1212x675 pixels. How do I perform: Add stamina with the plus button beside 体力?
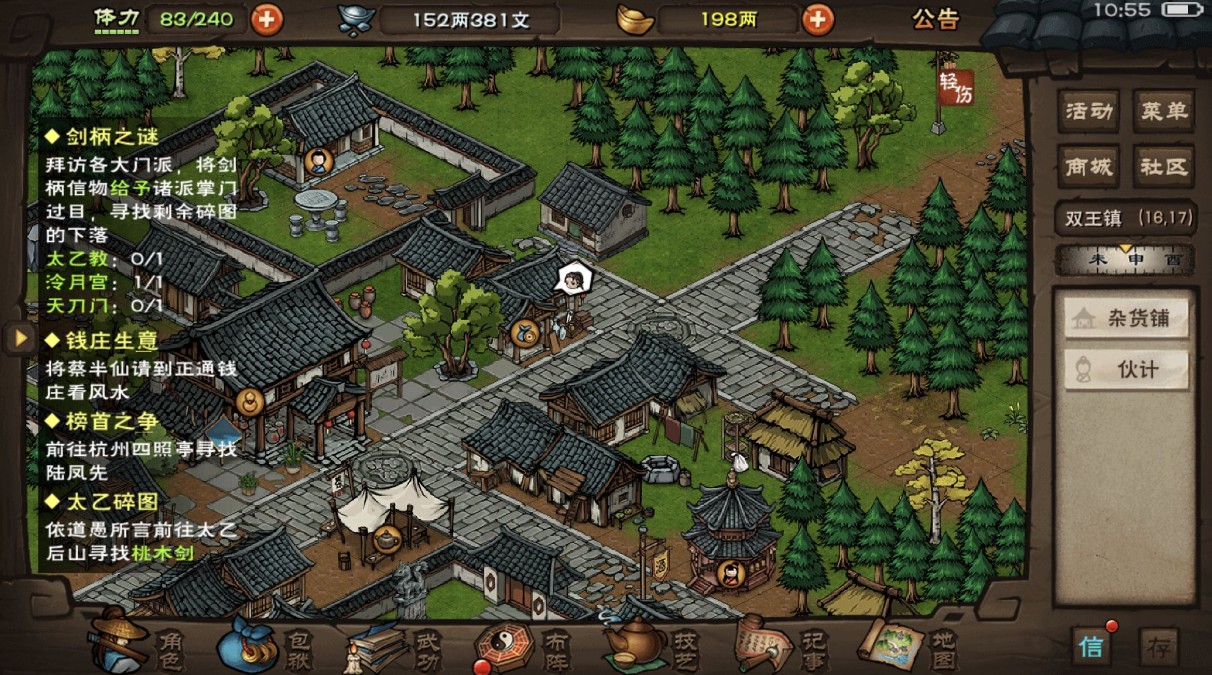[266, 19]
